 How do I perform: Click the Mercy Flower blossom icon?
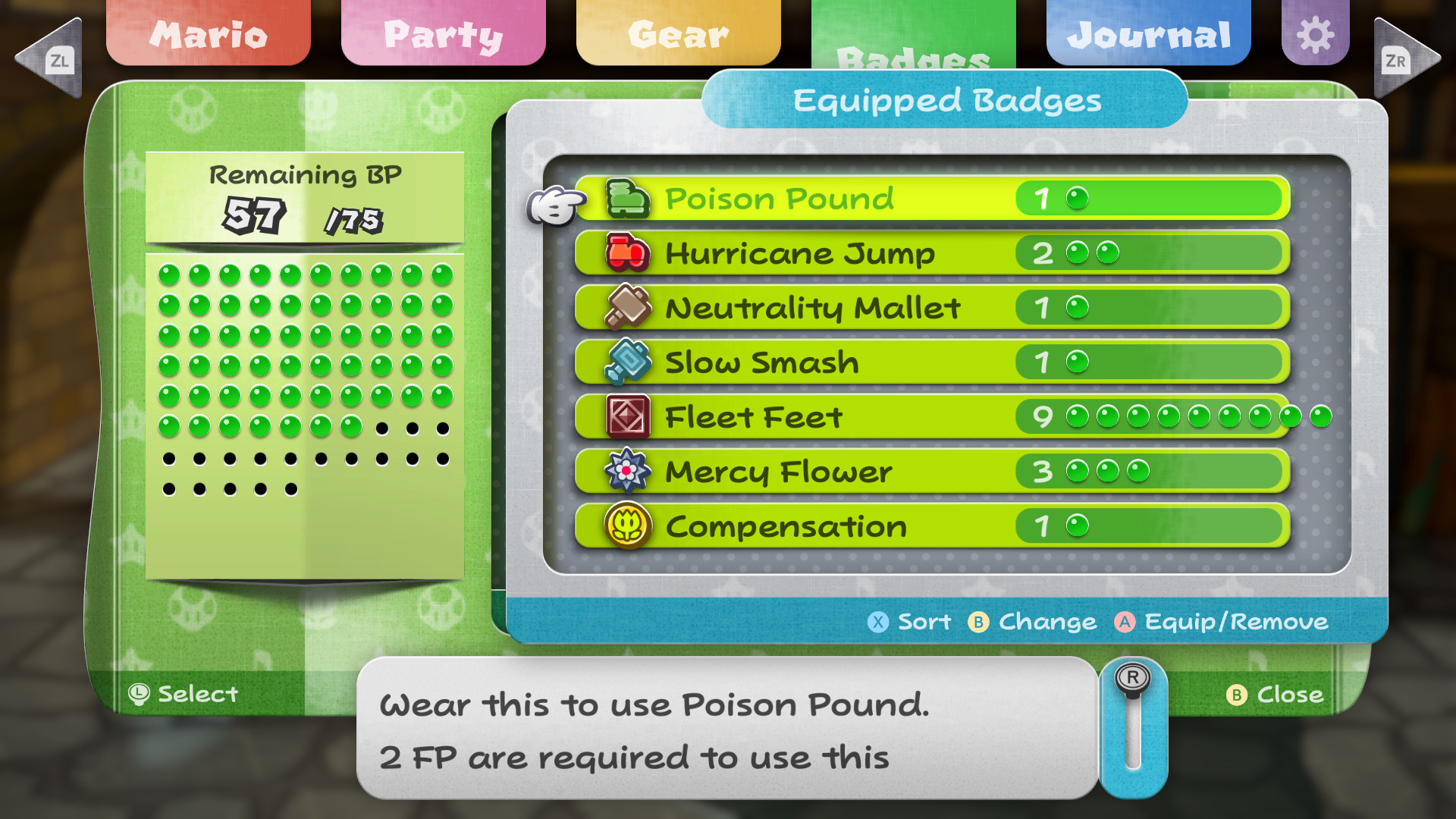[x=627, y=471]
